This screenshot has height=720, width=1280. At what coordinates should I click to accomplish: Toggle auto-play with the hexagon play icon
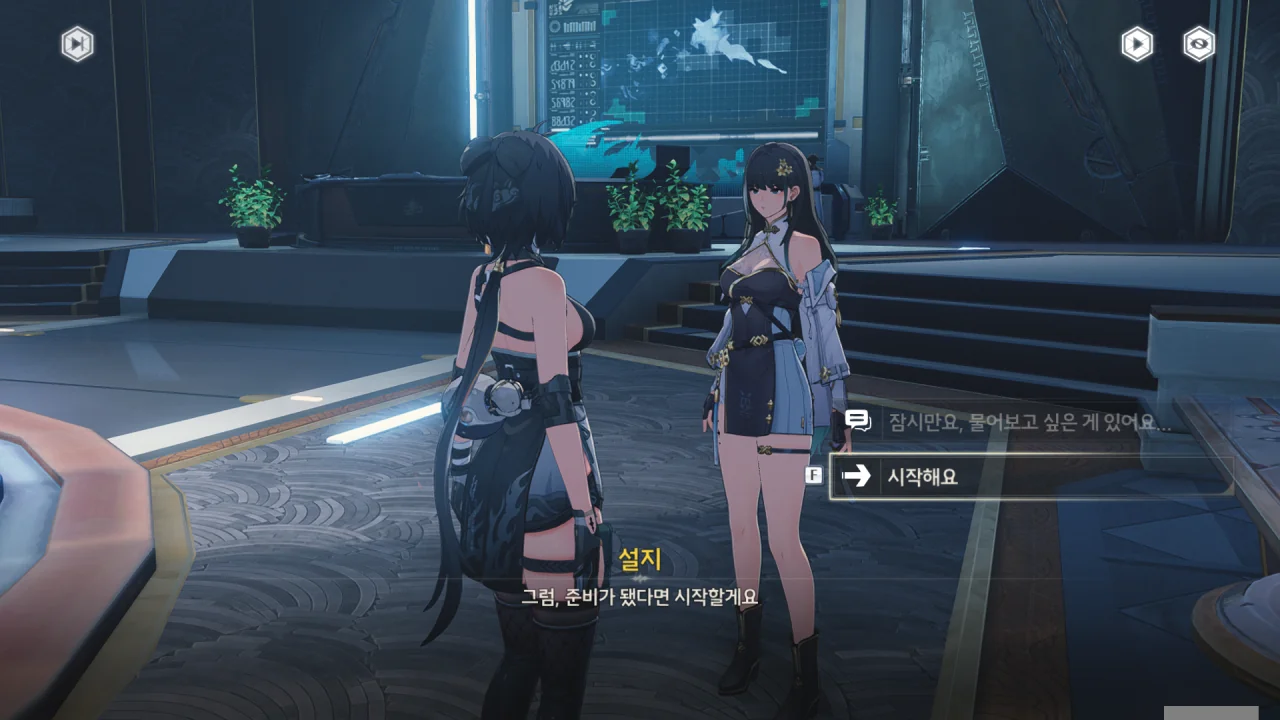1136,44
